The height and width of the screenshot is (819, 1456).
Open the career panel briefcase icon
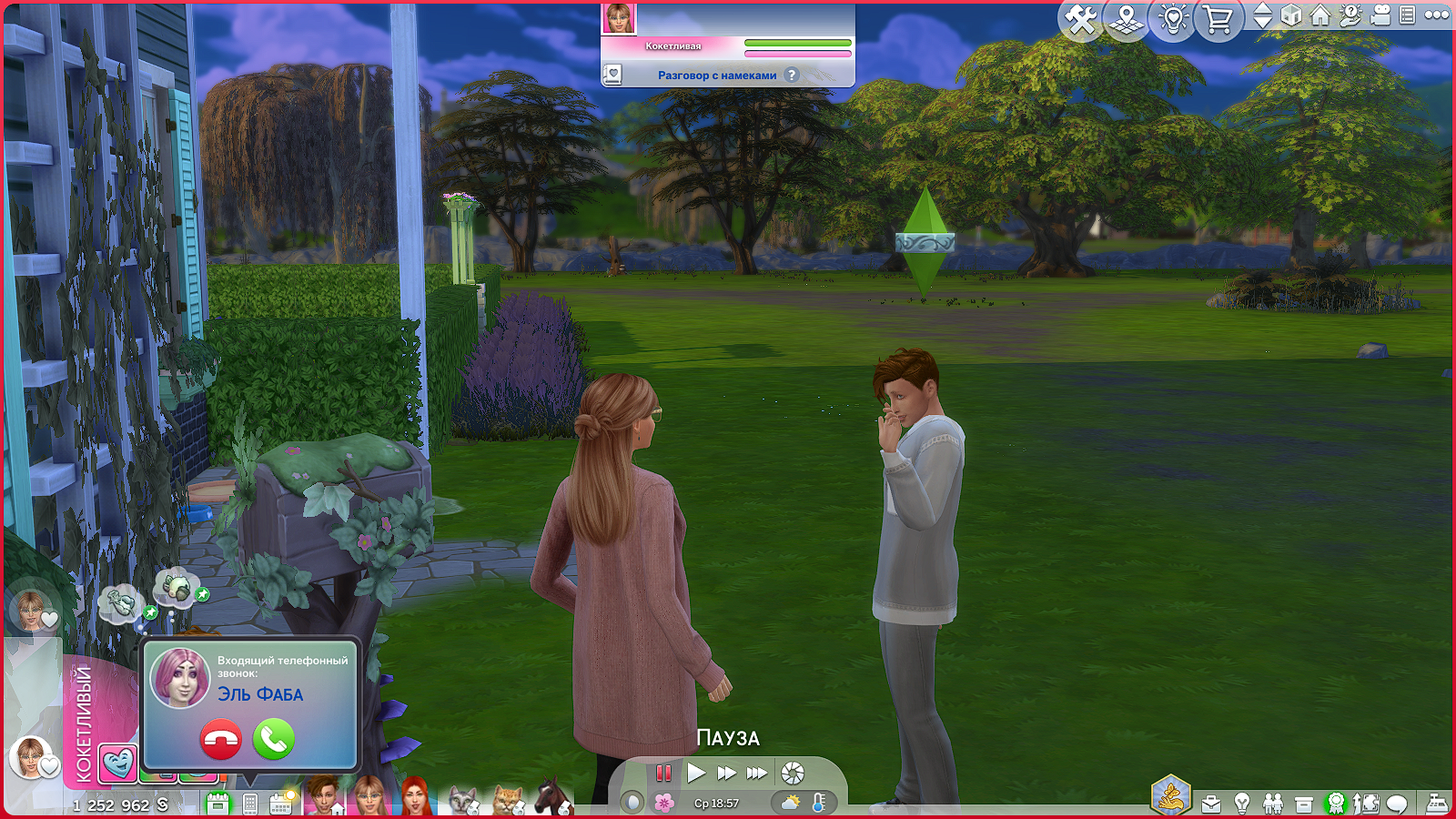click(x=1211, y=804)
